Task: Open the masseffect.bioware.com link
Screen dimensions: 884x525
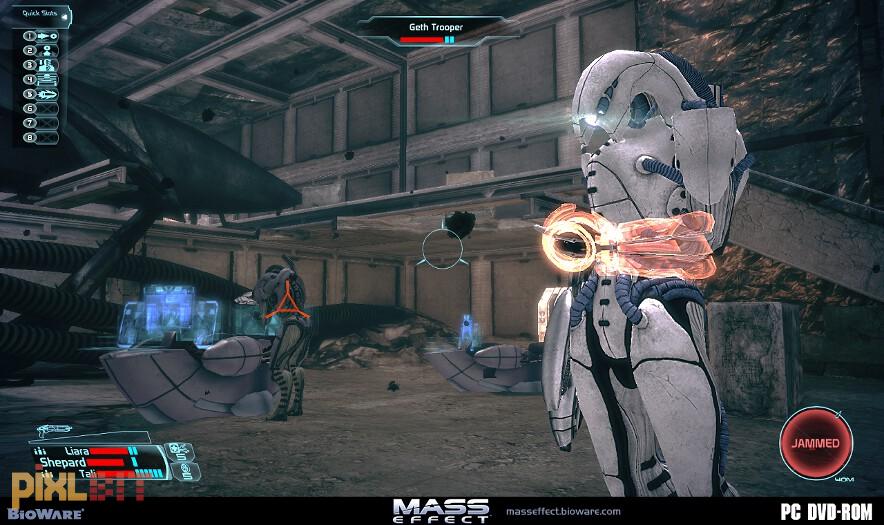Action: click(564, 512)
